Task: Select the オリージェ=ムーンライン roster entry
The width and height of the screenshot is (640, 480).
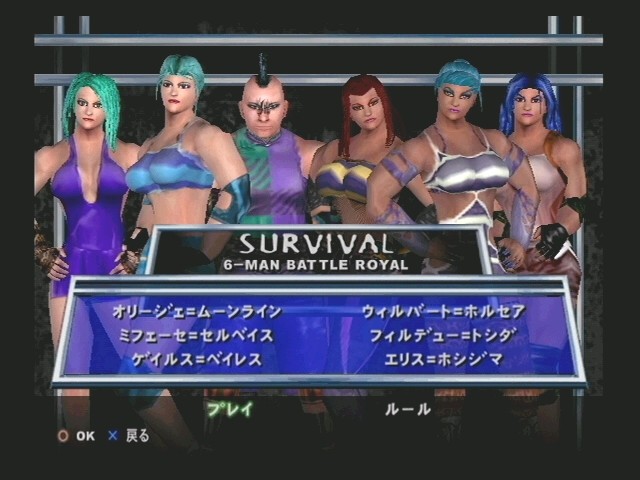Action: (197, 311)
